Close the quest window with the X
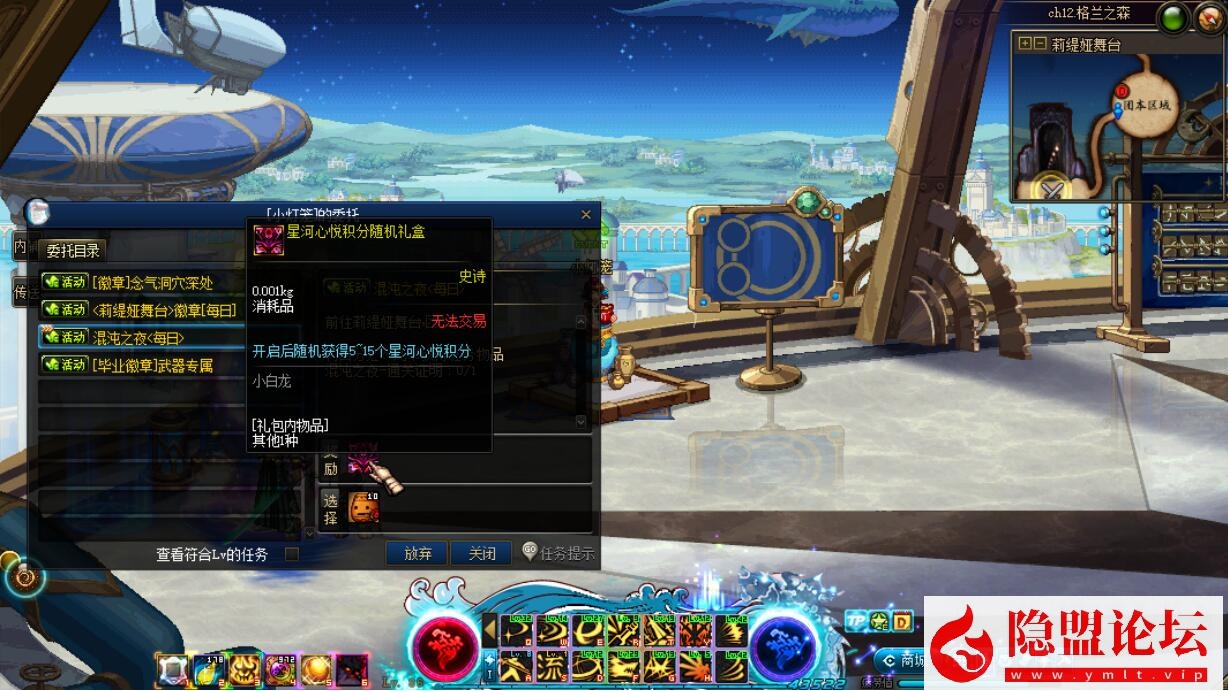 (x=586, y=215)
